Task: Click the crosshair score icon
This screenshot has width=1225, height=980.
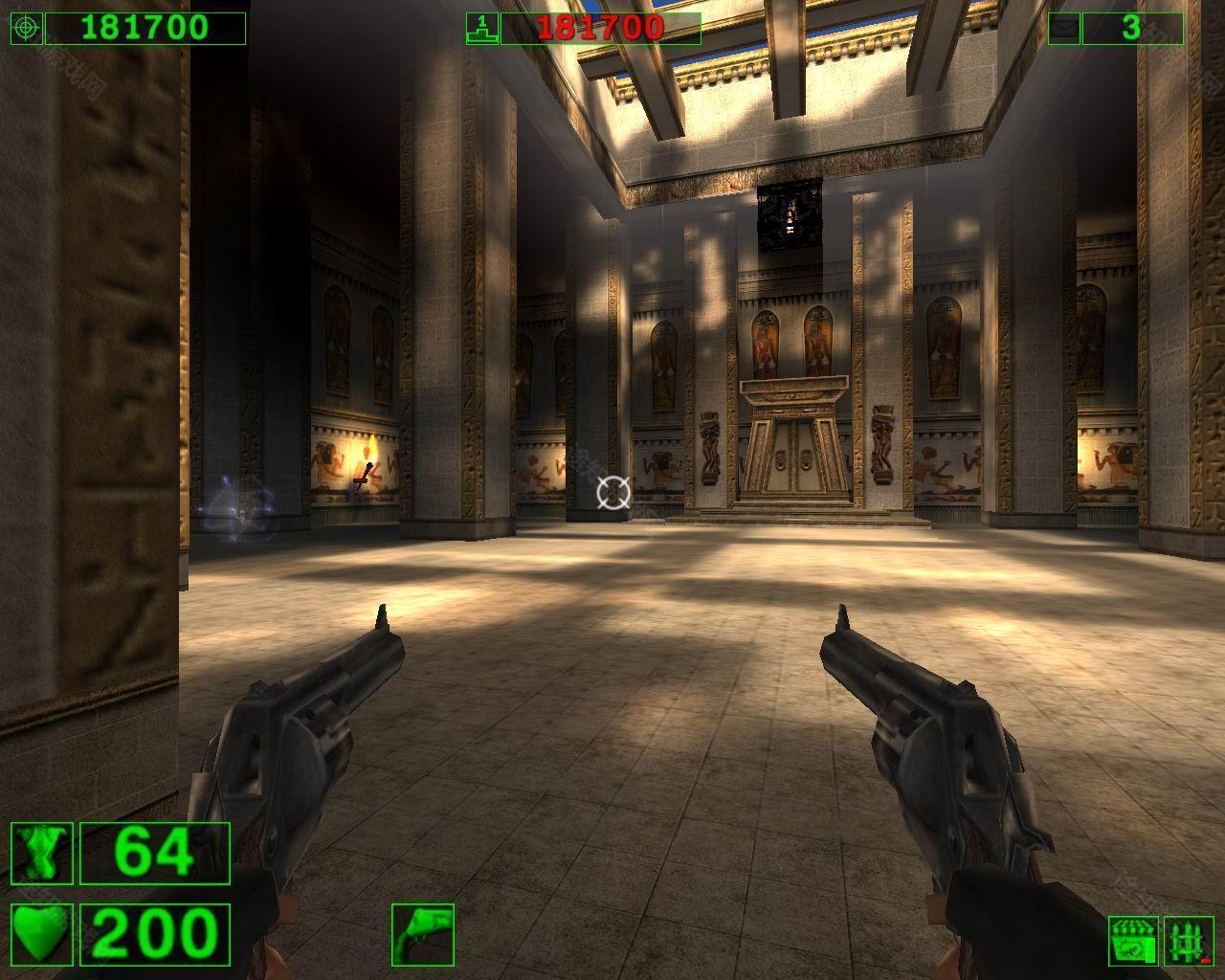Action: pos(27,28)
